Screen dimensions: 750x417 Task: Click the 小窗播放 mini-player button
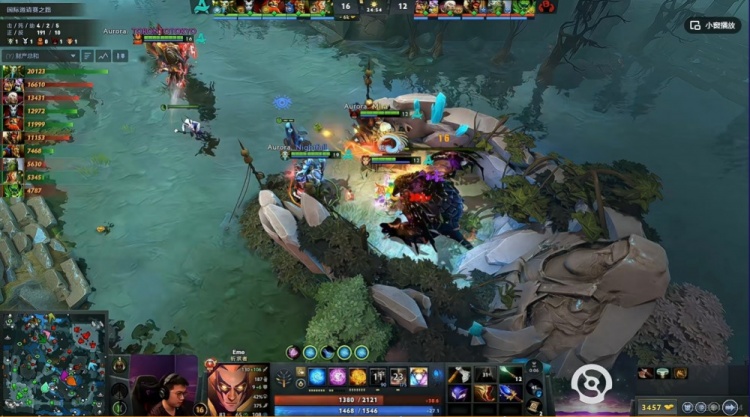click(x=713, y=26)
